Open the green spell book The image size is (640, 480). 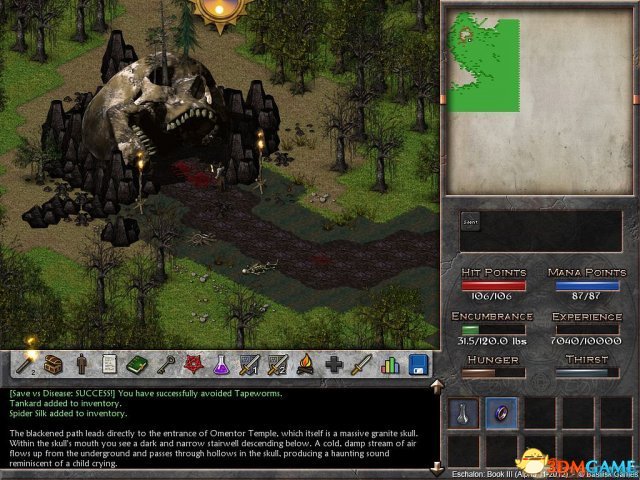137,365
